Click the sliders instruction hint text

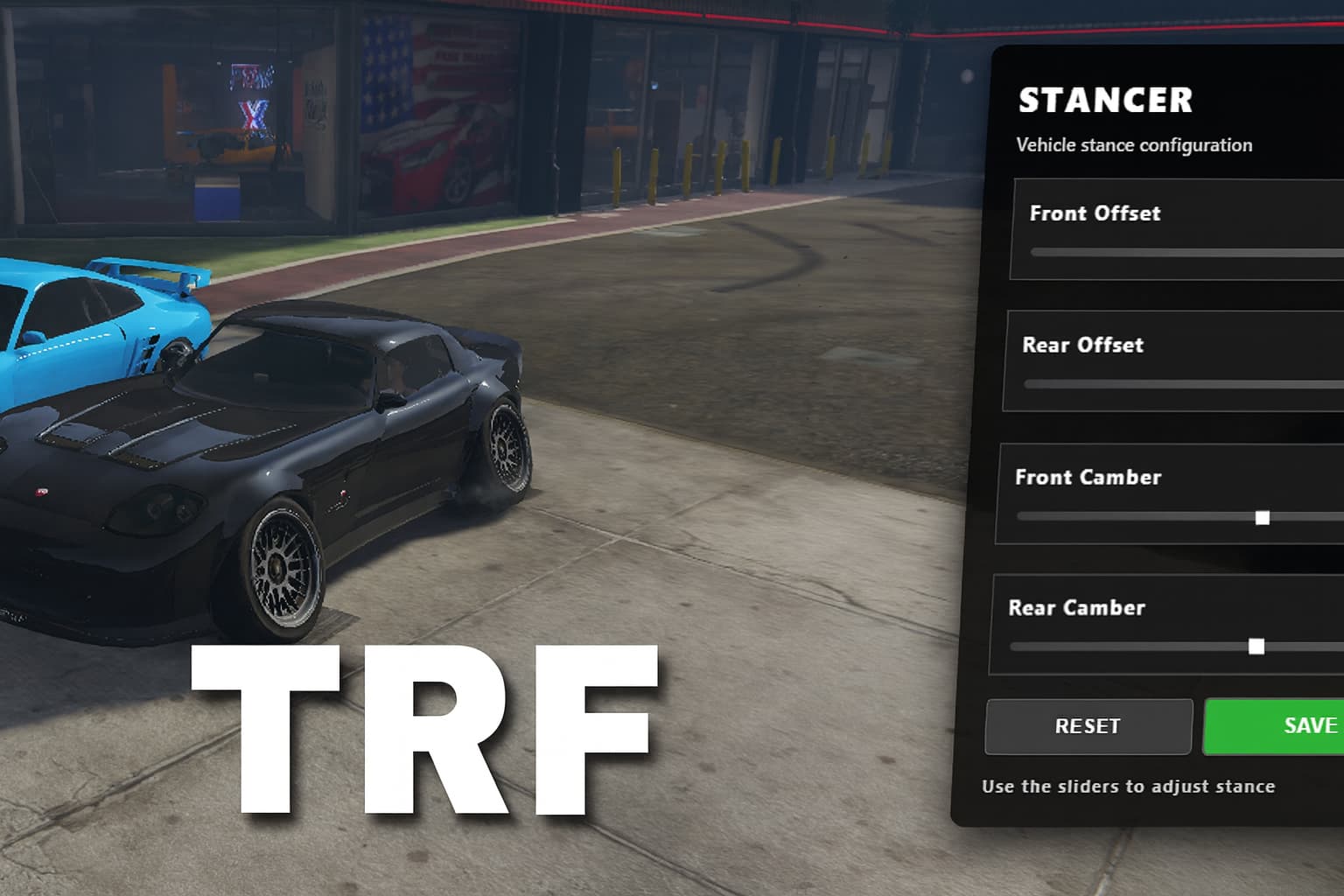1129,787
